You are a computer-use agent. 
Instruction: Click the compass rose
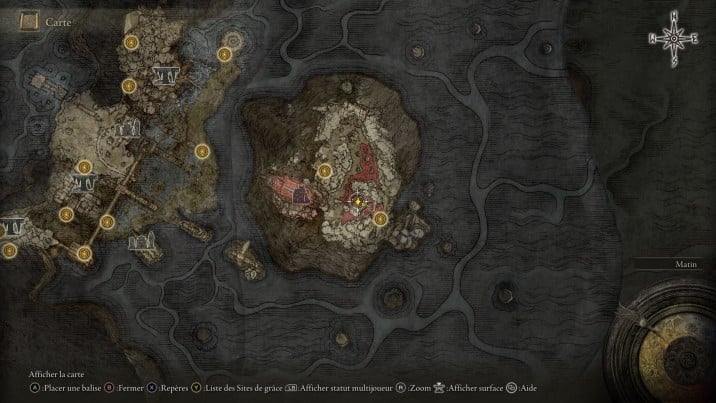click(x=675, y=40)
